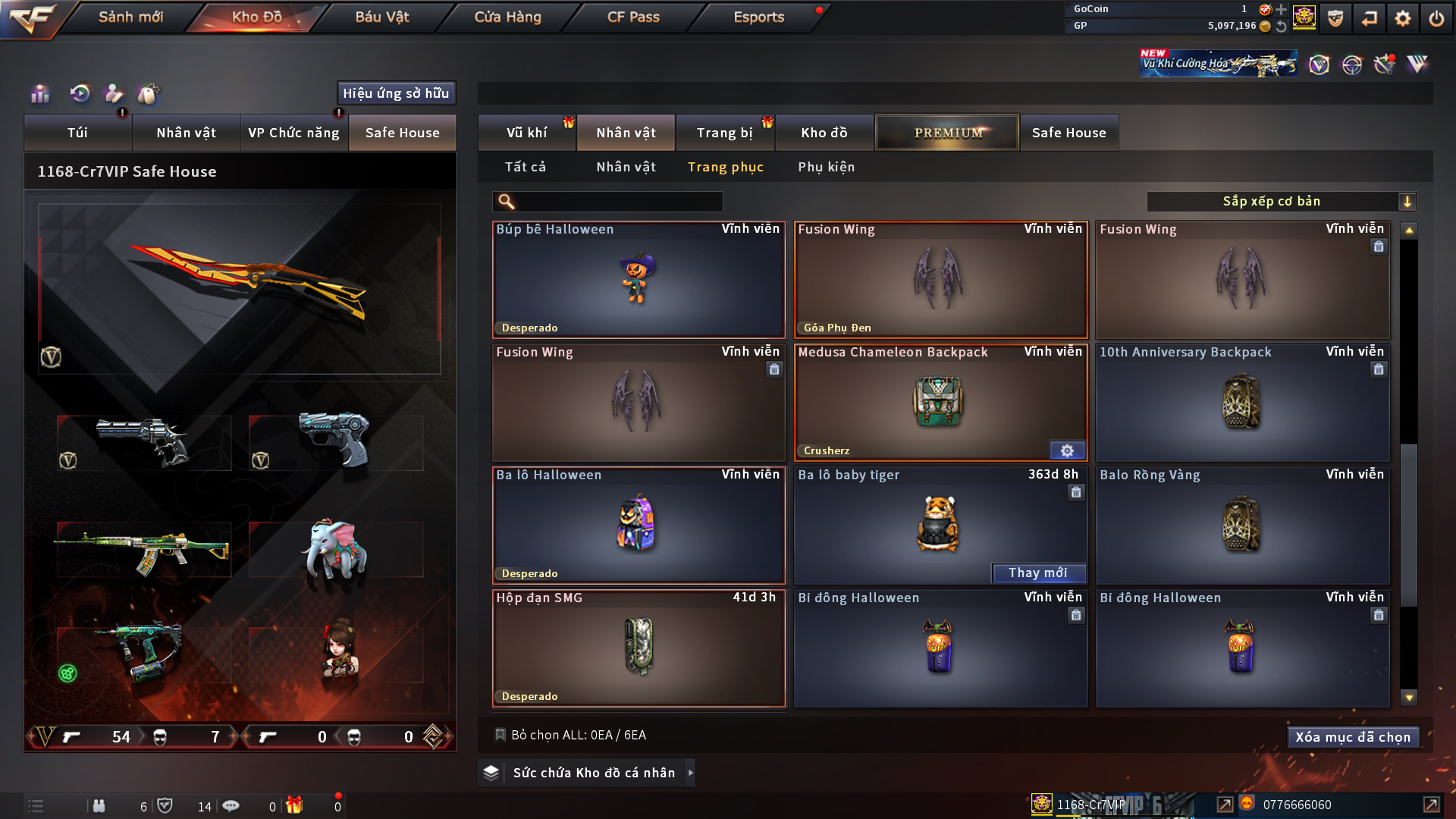The image size is (1456, 819).
Task: Click Thay mới on Ba lô baby tiger
Action: (1038, 573)
